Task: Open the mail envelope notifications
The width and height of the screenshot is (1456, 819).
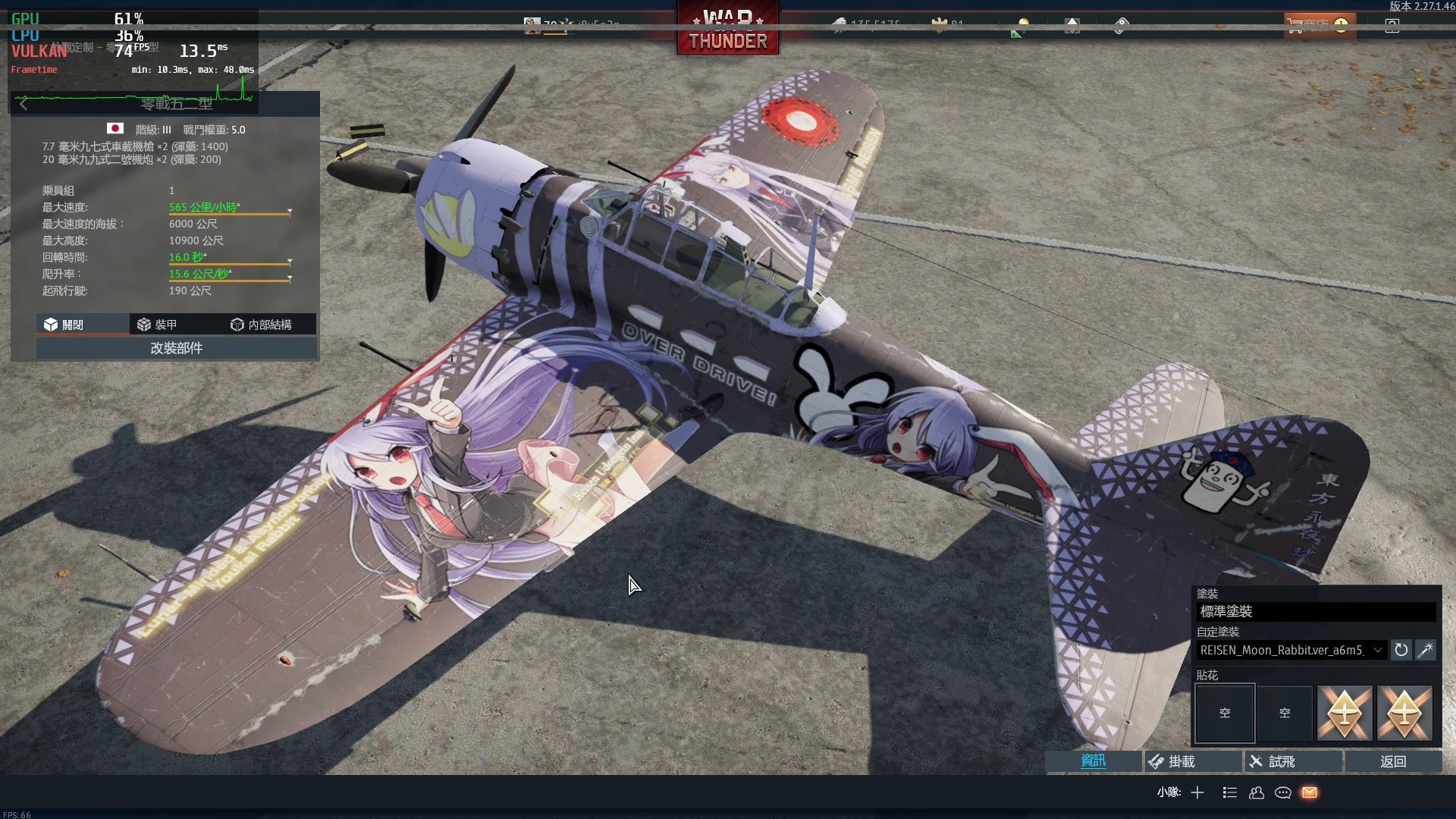Action: pos(1310,792)
